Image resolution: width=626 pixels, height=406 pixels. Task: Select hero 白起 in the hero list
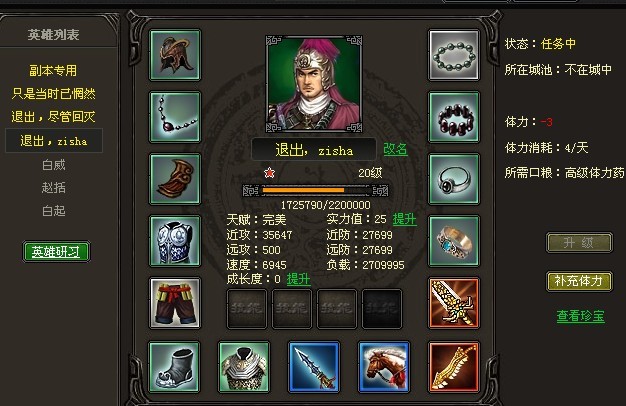tap(53, 211)
